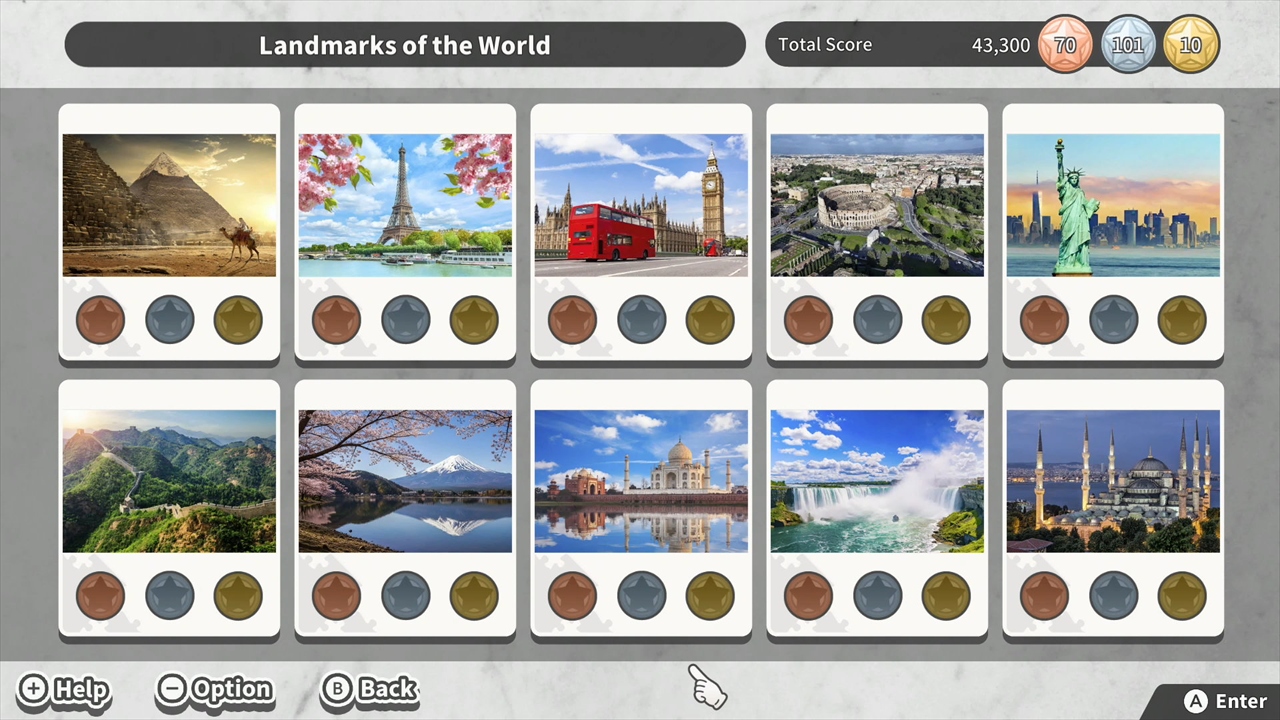1280x720 pixels.
Task: Click the gold star under the Statue of Liberty puzzle
Action: coord(1182,318)
